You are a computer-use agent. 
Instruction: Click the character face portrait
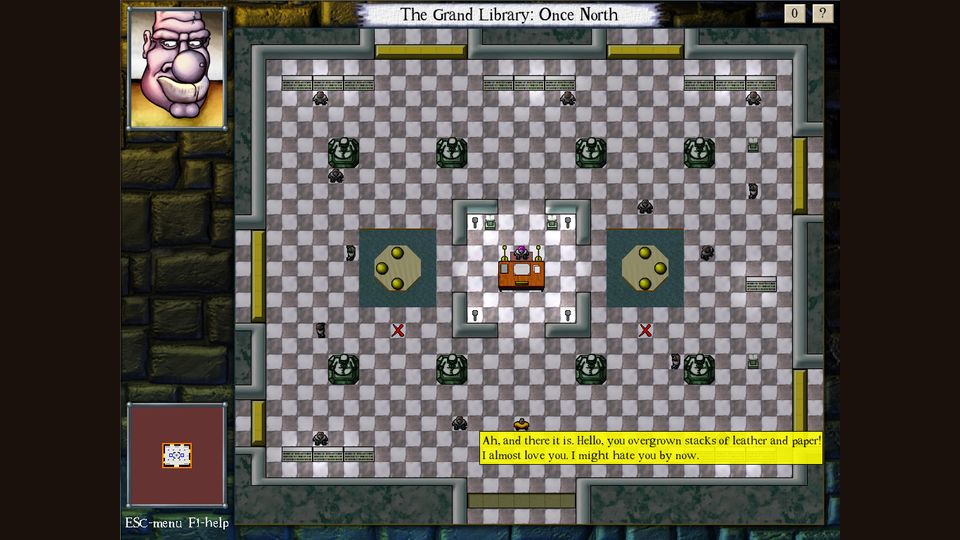(x=177, y=68)
